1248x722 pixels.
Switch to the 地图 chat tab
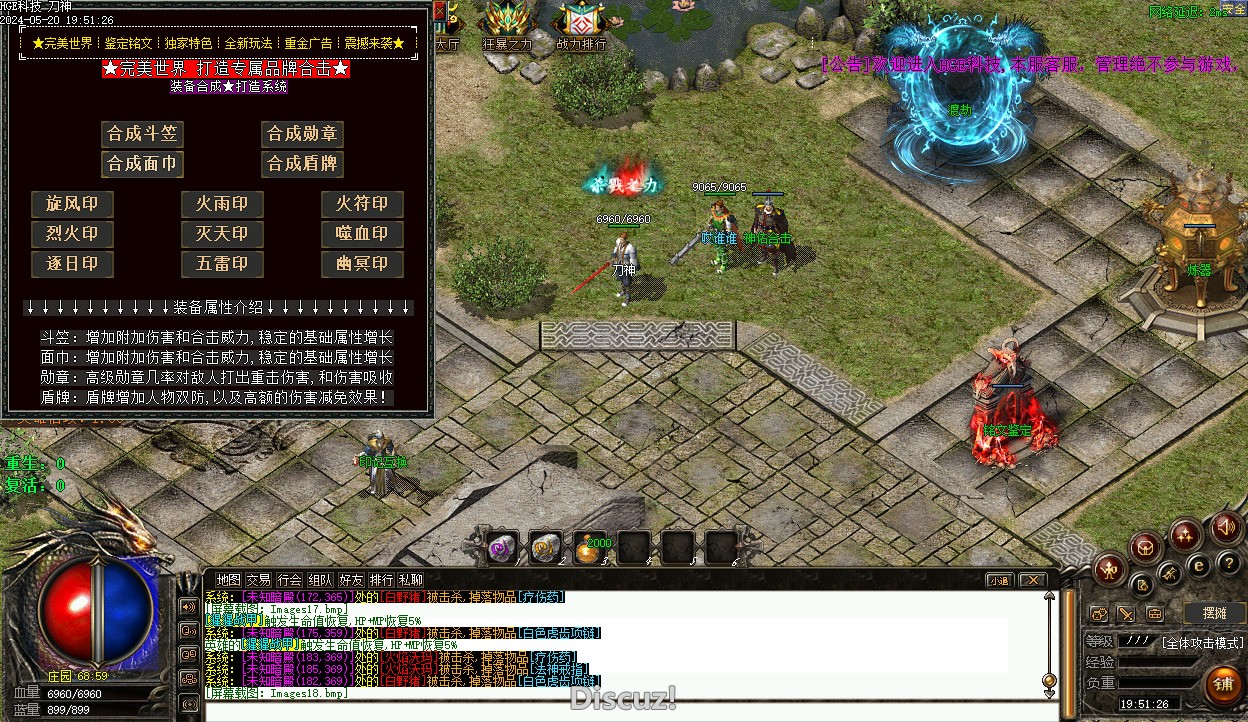click(229, 580)
